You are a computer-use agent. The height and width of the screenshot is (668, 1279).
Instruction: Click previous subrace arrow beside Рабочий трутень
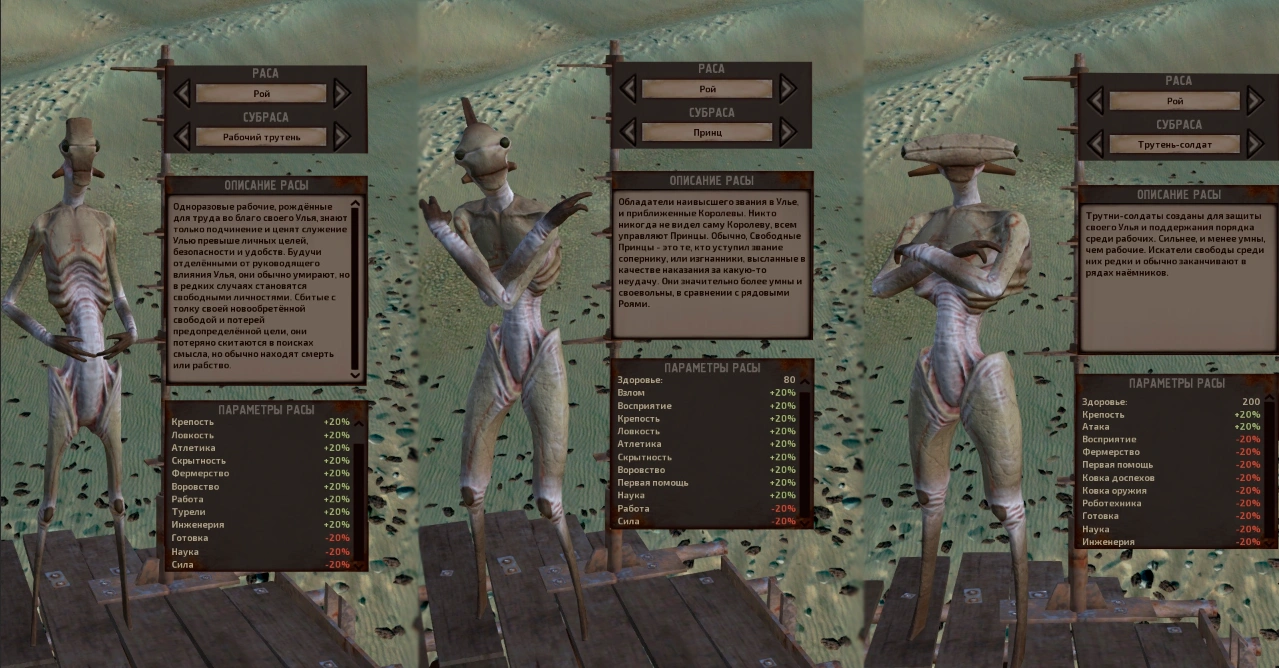[182, 136]
